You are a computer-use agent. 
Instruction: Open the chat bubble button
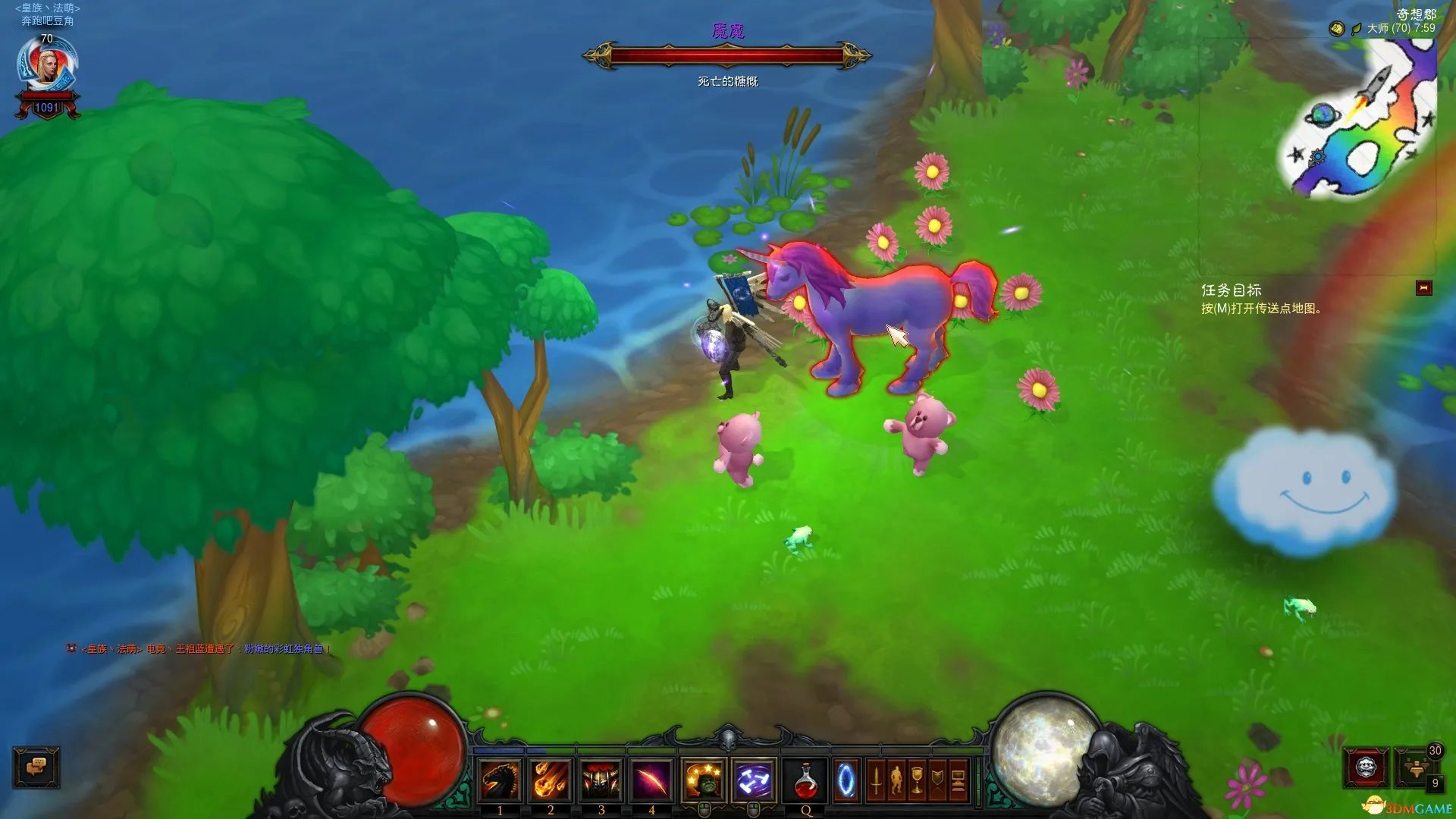click(x=36, y=767)
